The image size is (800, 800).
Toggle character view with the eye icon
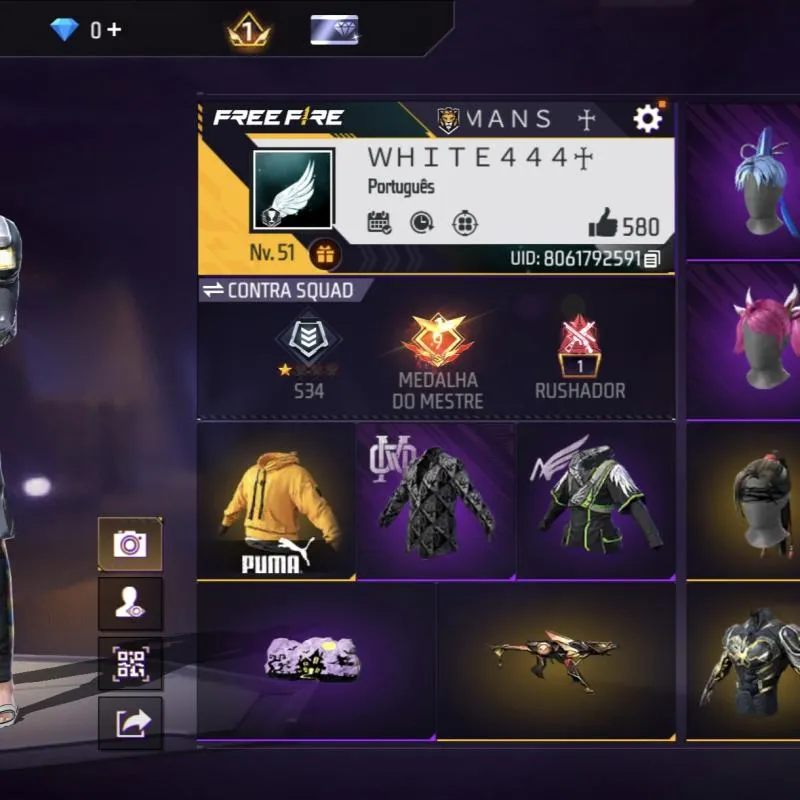click(130, 604)
